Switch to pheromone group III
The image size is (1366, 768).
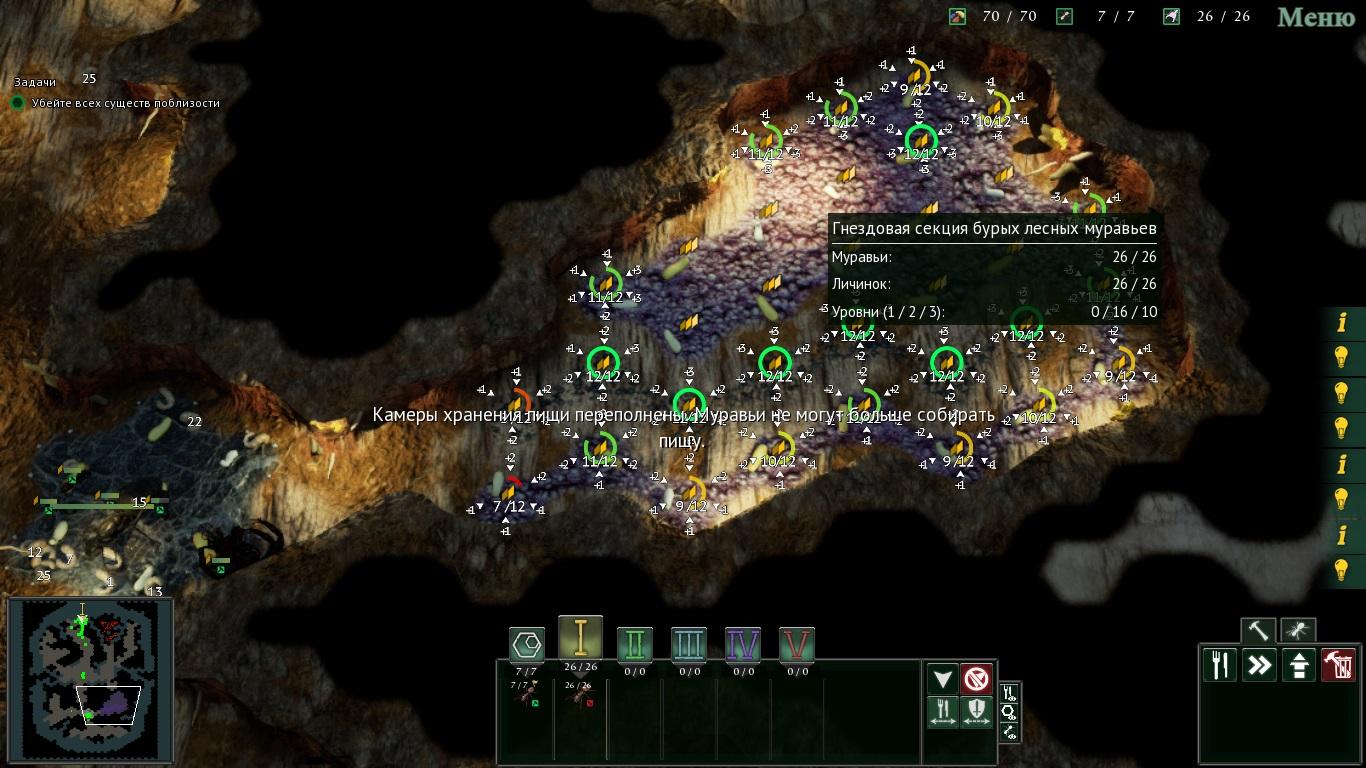click(689, 643)
